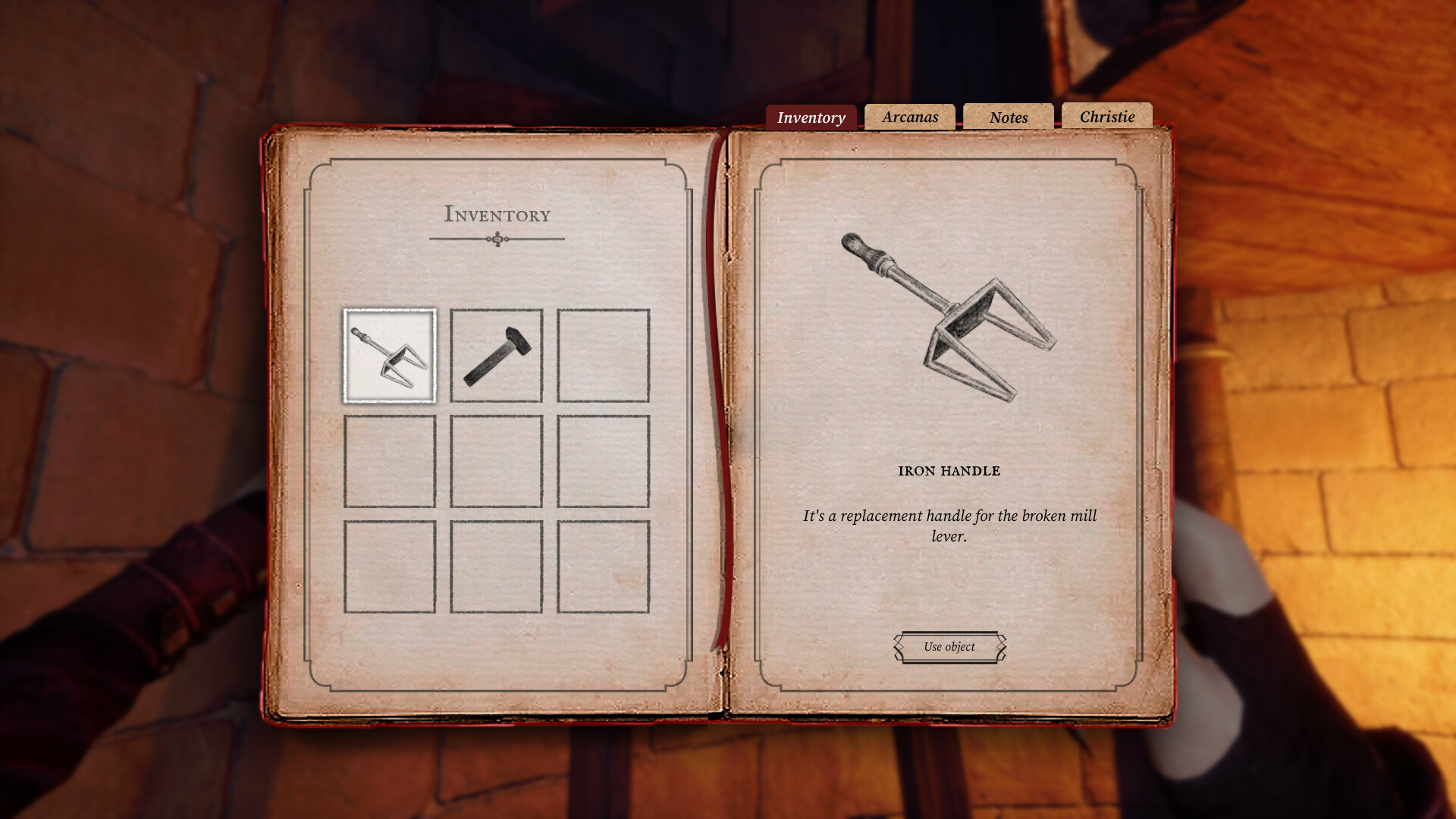Click the IRON HANDLE title text
Image resolution: width=1456 pixels, height=819 pixels.
coord(948,470)
